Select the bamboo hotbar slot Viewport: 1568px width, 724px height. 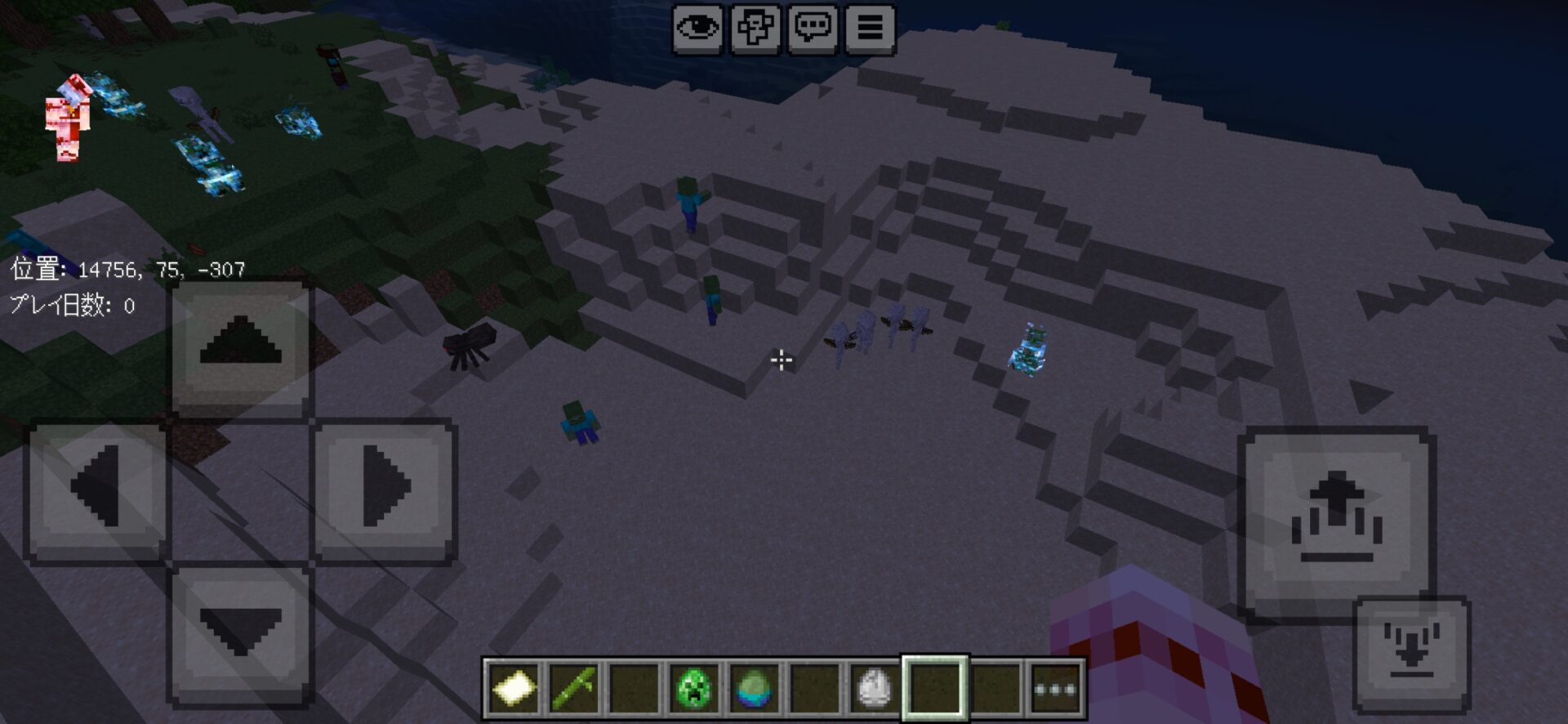coord(573,688)
